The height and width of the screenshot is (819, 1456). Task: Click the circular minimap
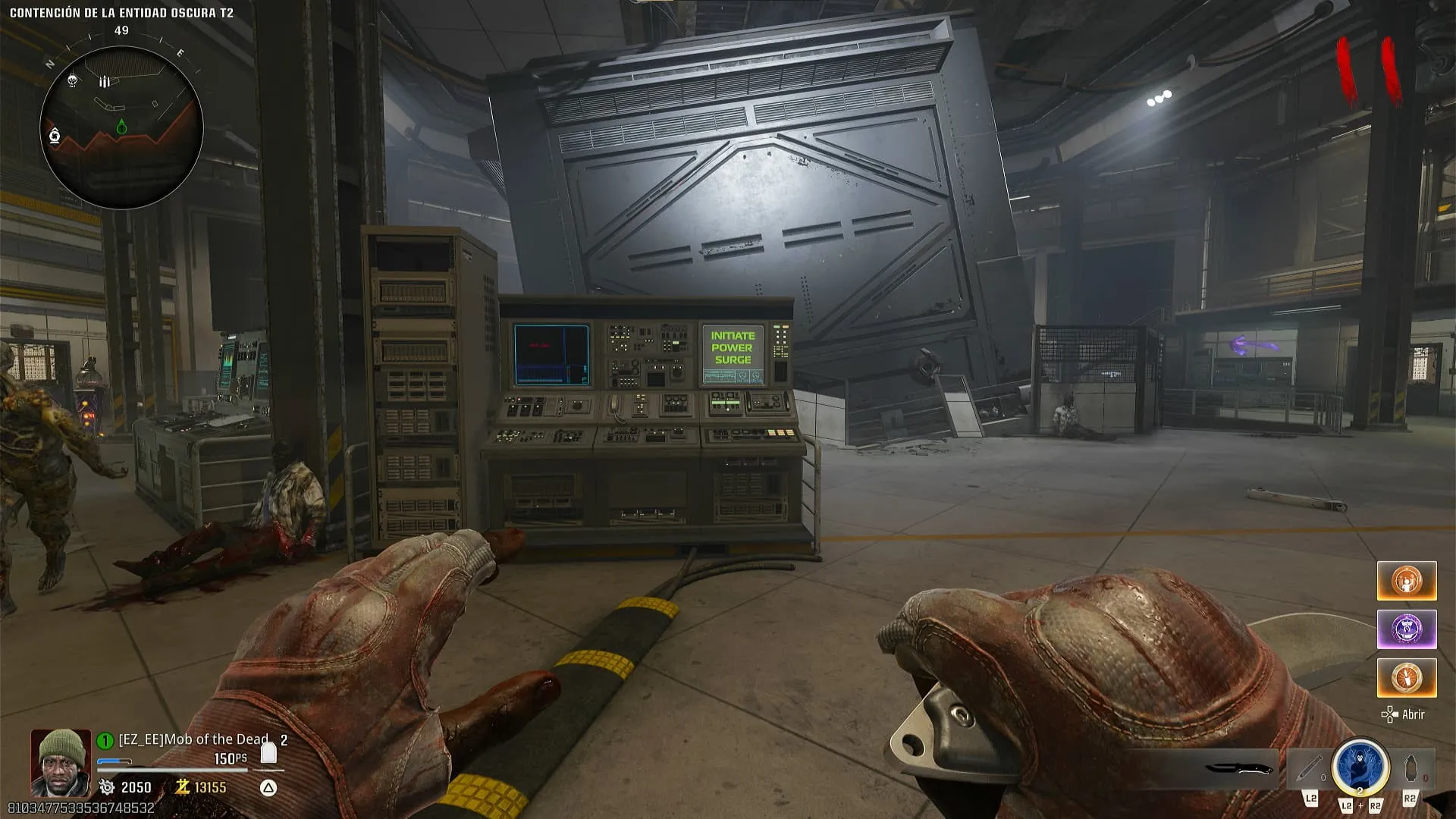point(121,127)
